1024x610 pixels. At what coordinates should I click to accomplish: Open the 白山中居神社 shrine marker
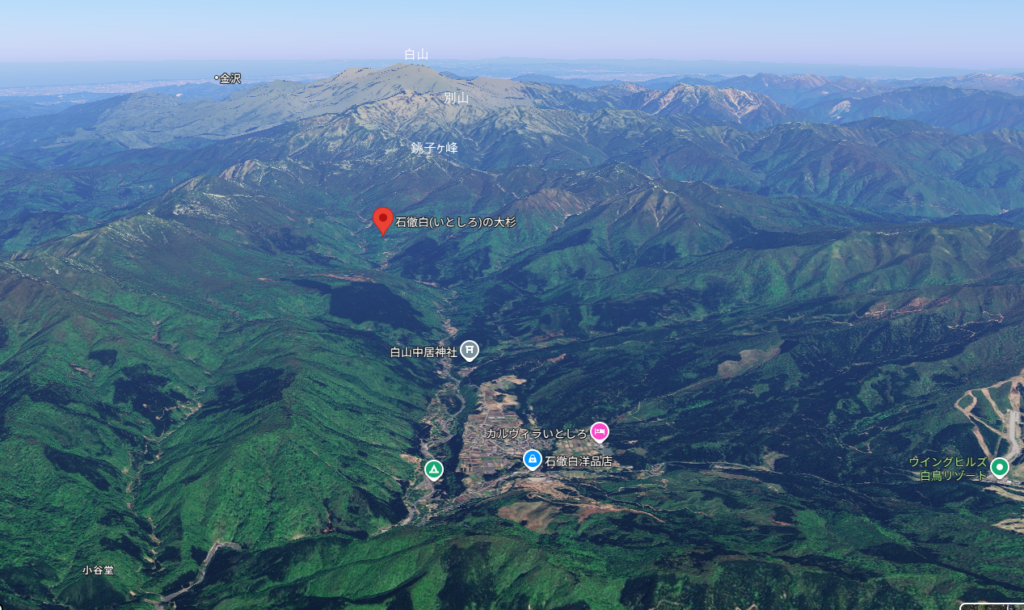pyautogui.click(x=470, y=350)
